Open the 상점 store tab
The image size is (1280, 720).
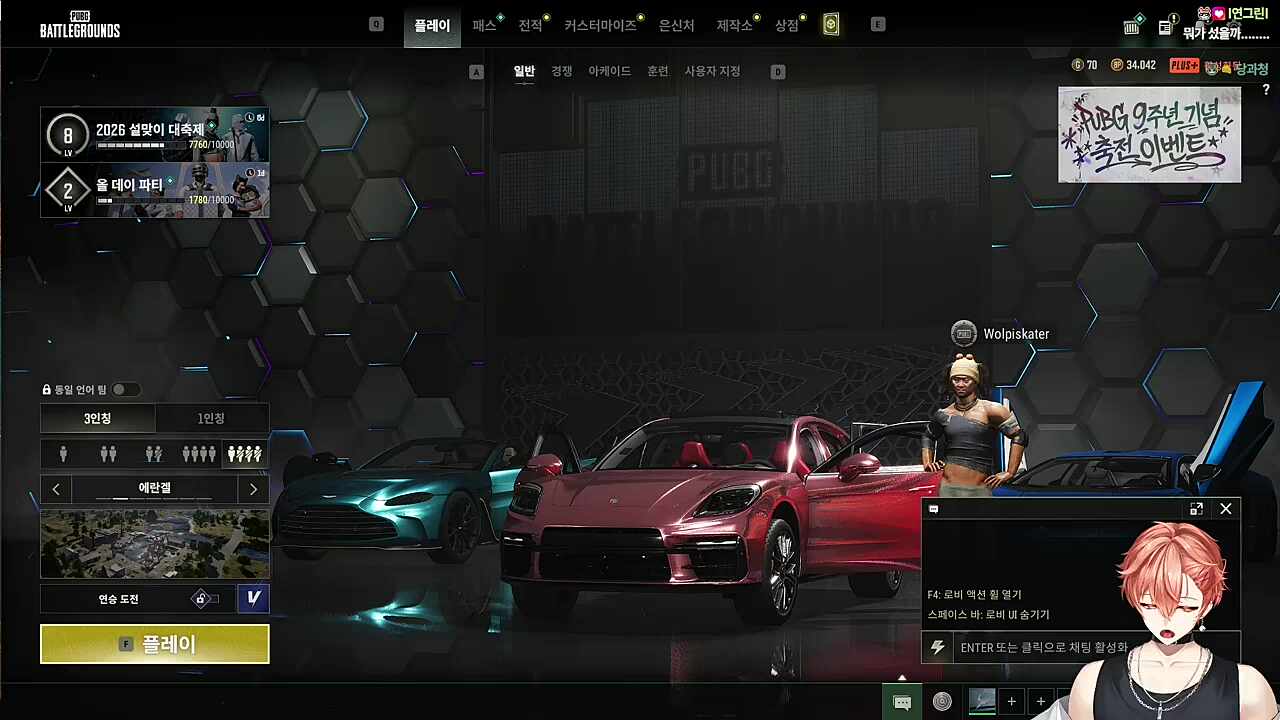tap(787, 25)
